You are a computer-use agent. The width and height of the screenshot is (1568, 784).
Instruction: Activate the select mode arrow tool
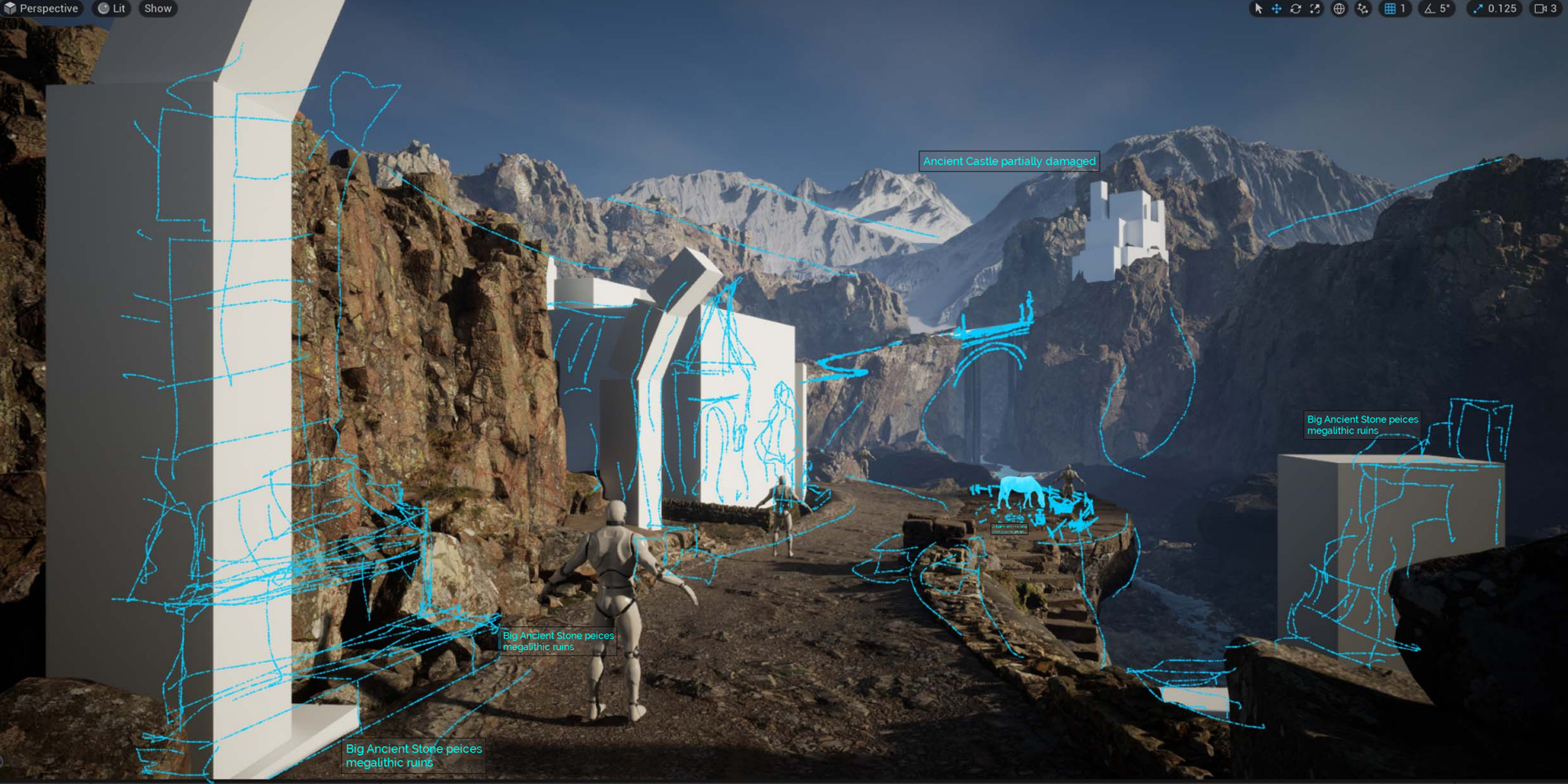pyautogui.click(x=1258, y=9)
